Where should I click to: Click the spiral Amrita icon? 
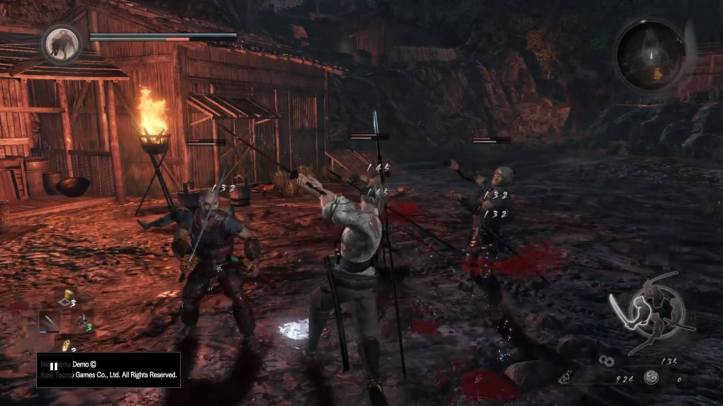coord(651,377)
